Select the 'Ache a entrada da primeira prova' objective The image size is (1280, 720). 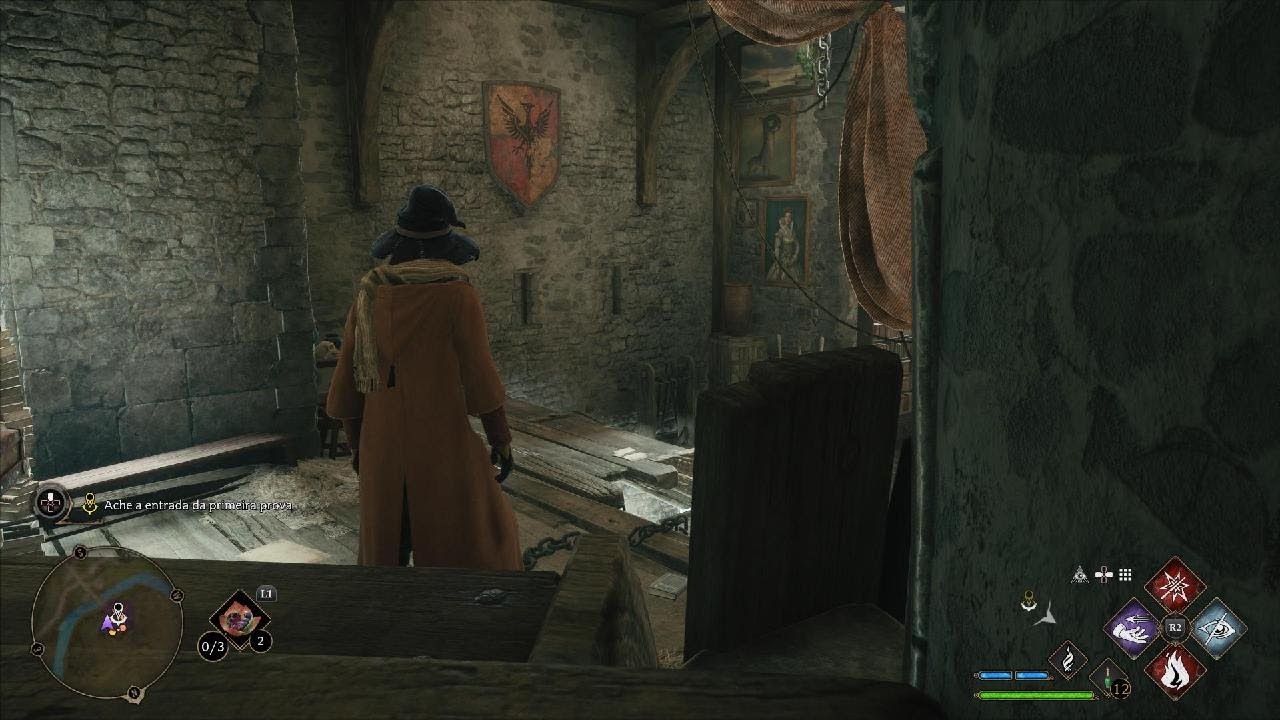(198, 506)
